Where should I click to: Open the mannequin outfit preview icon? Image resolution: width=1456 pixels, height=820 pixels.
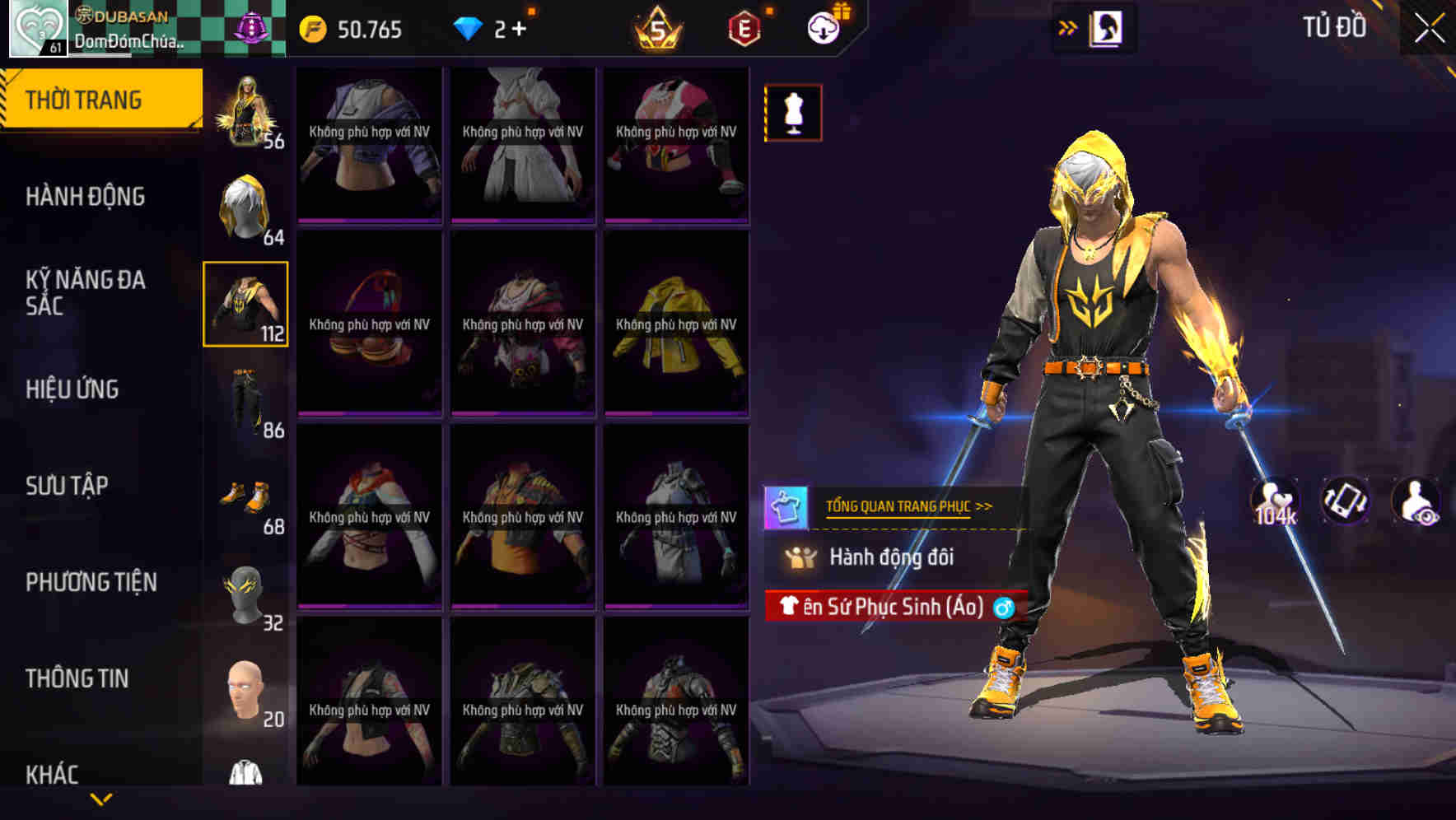(791, 114)
